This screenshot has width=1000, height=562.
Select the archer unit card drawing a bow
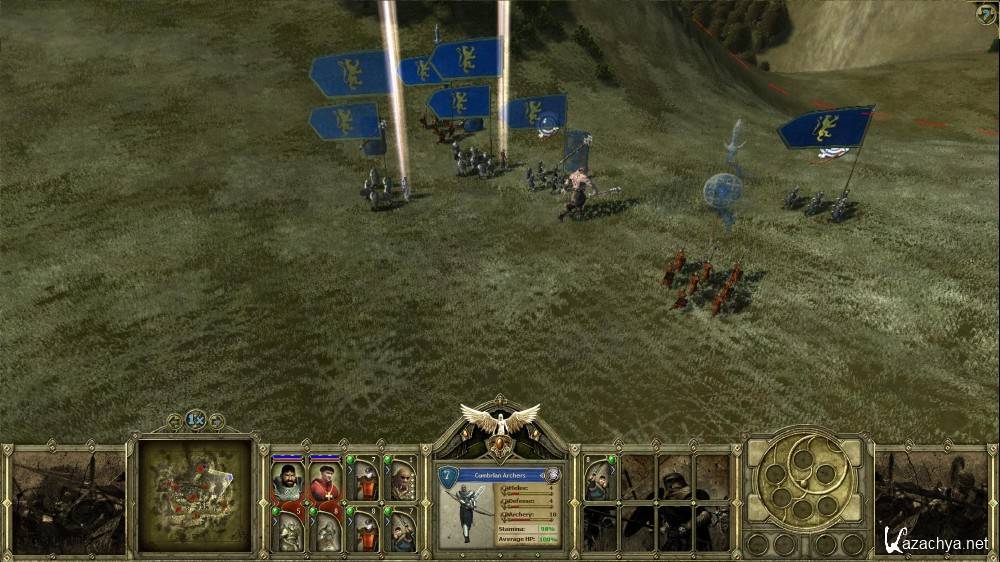(402, 528)
